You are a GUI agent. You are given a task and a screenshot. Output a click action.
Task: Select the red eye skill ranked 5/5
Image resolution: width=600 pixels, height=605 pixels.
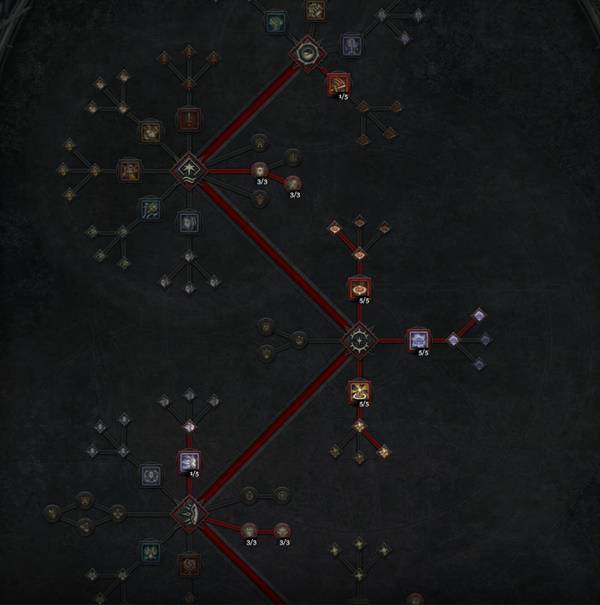click(359, 288)
